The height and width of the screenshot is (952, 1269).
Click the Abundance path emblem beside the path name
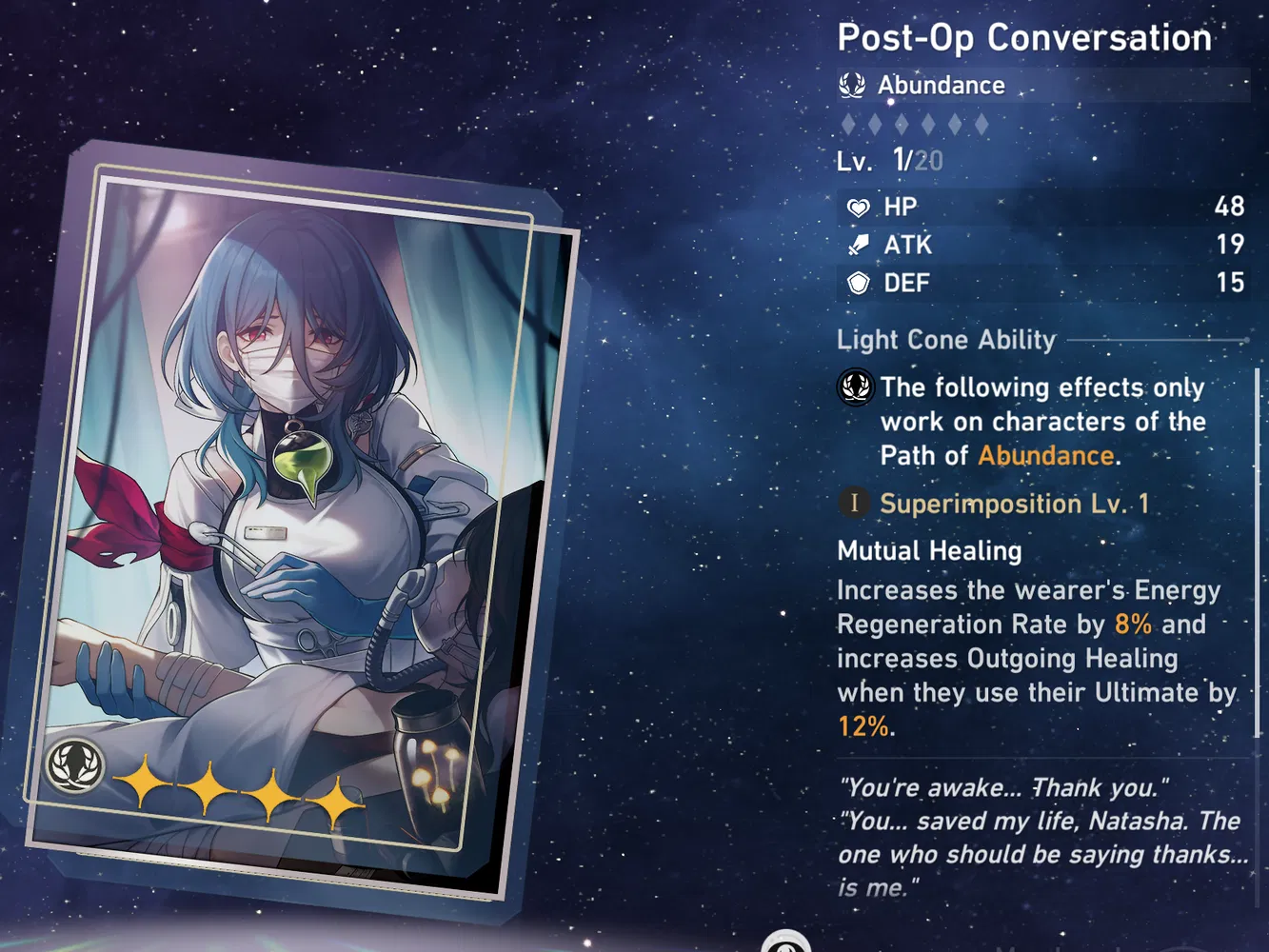coord(852,85)
